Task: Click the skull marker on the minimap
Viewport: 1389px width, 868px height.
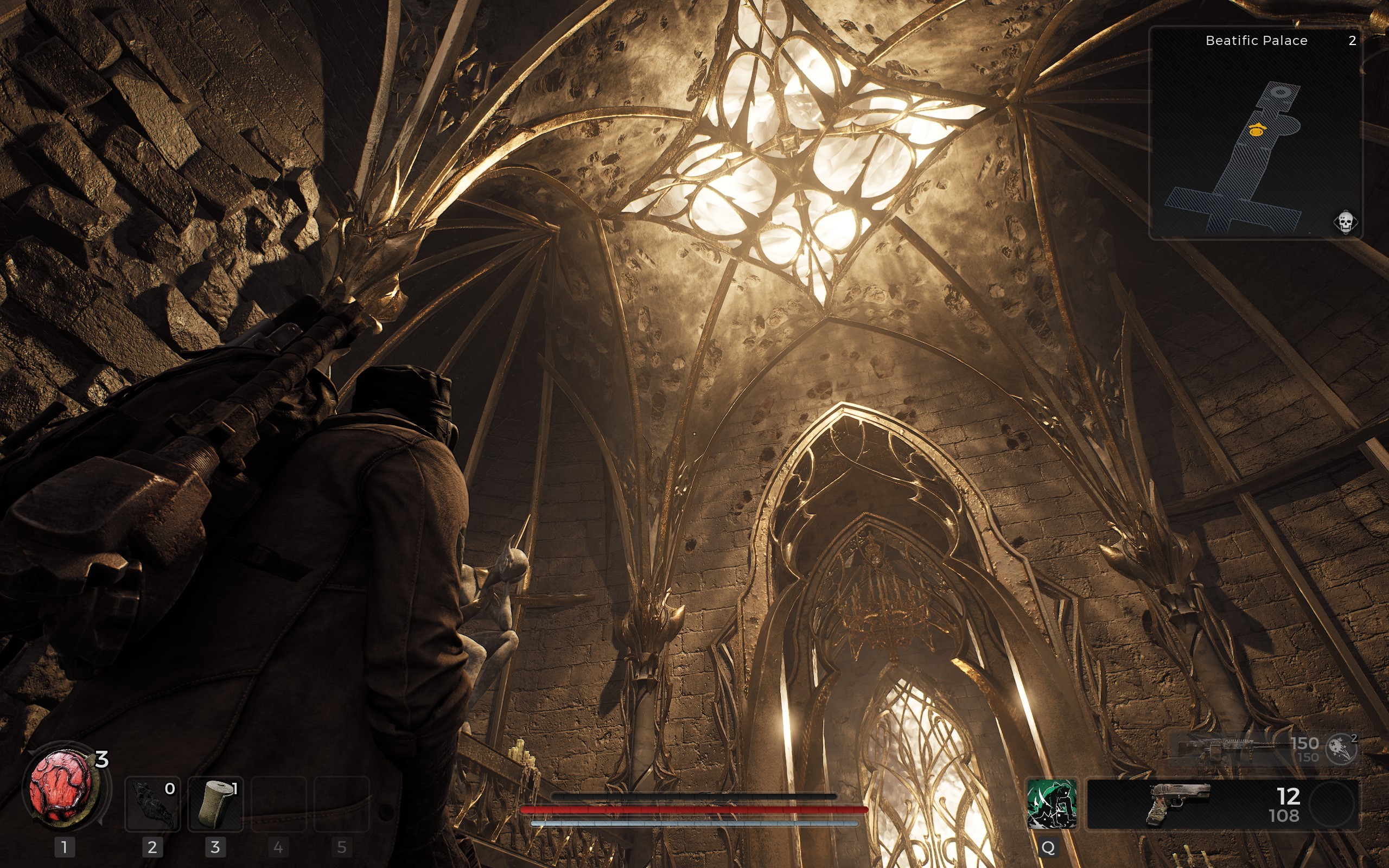Action: [1346, 221]
